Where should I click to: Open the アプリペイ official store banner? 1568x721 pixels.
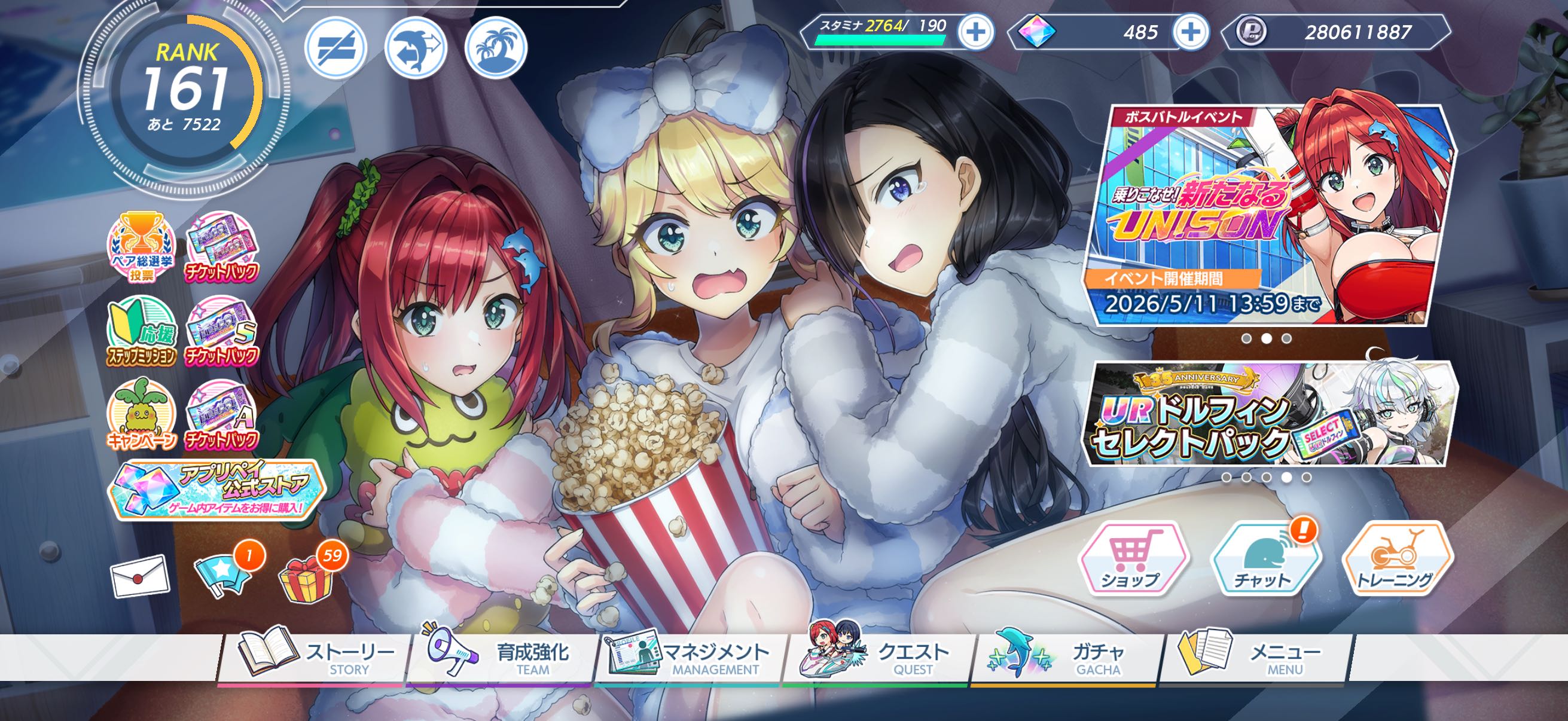[216, 490]
